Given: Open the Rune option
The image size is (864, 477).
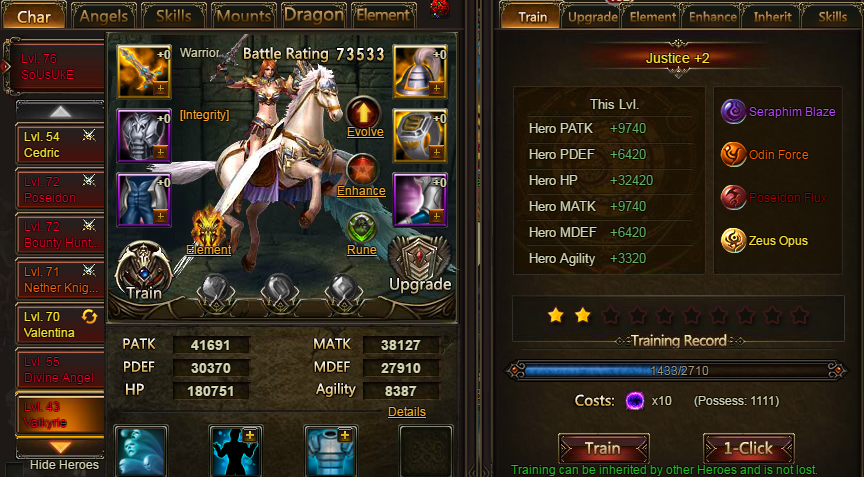Looking at the screenshot, I should (x=361, y=230).
